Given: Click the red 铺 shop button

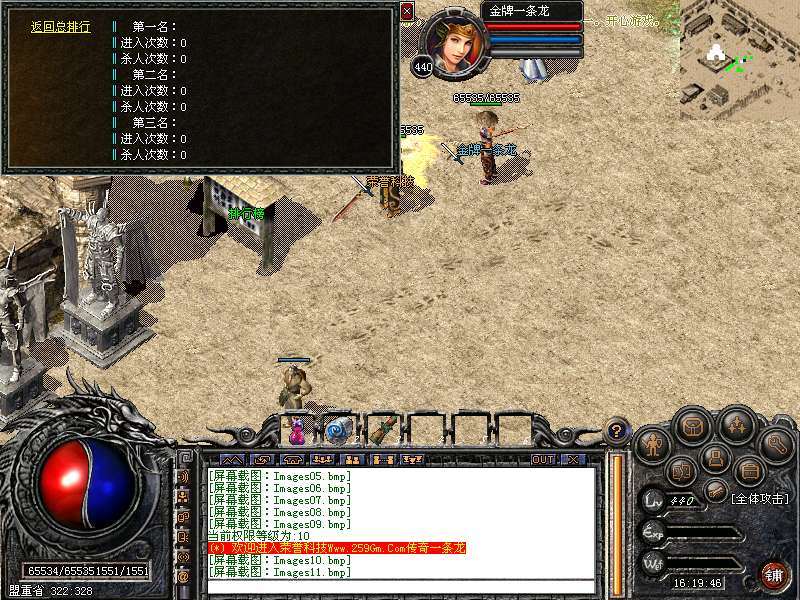Looking at the screenshot, I should pos(773,574).
